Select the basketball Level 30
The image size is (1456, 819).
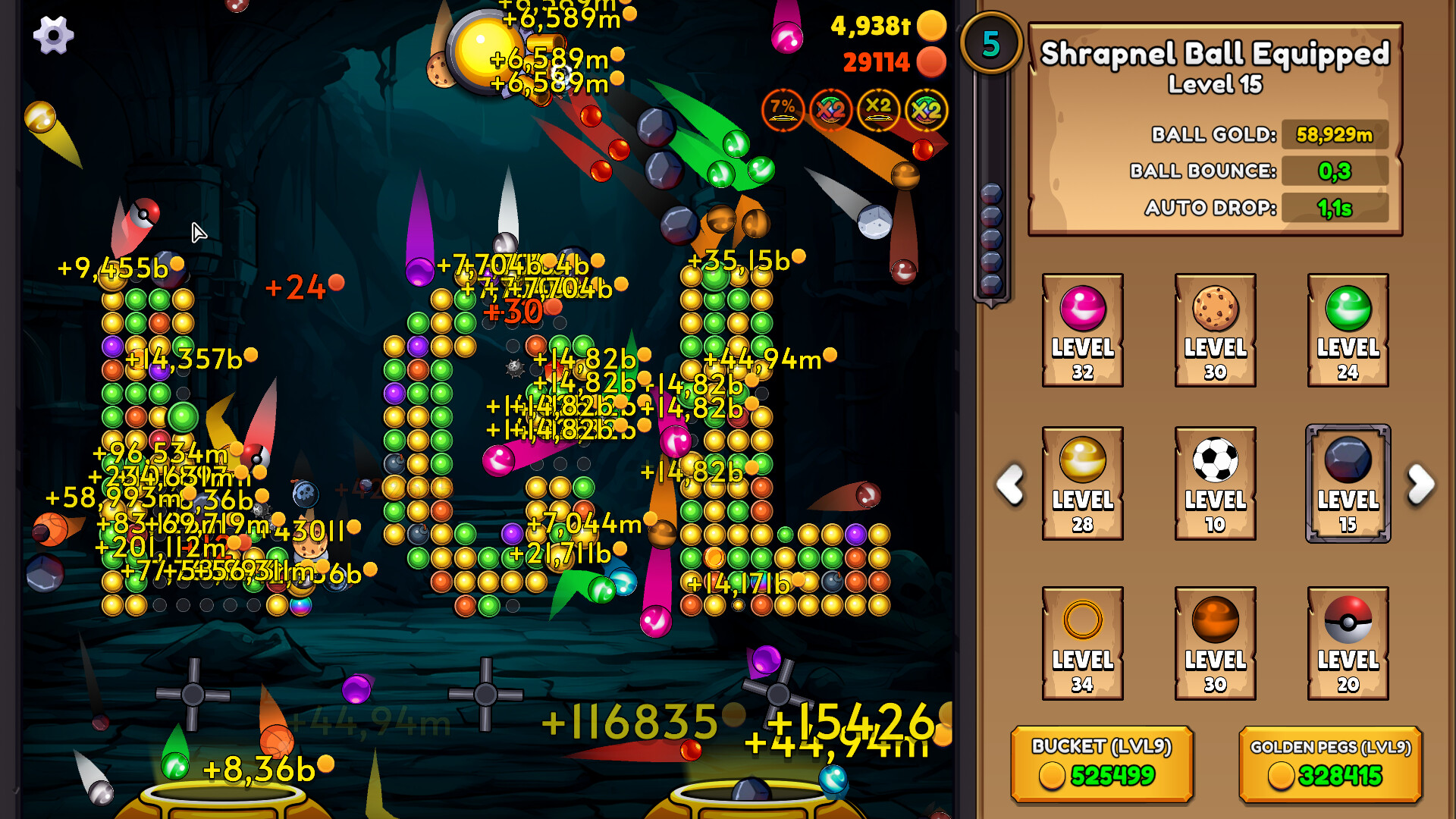coord(1215,641)
